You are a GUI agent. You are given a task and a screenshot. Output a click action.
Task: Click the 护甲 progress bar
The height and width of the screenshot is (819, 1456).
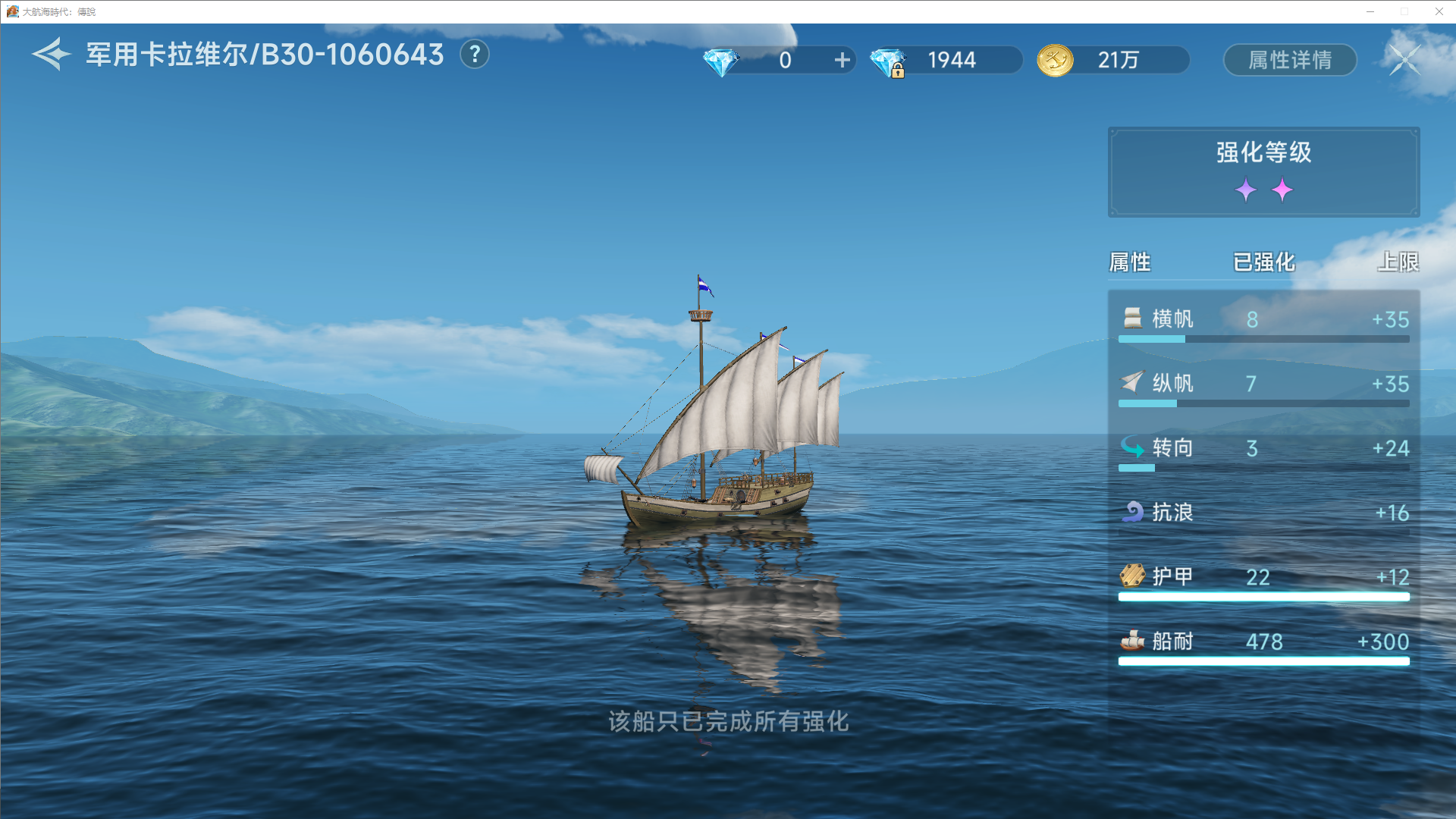pos(1263,597)
